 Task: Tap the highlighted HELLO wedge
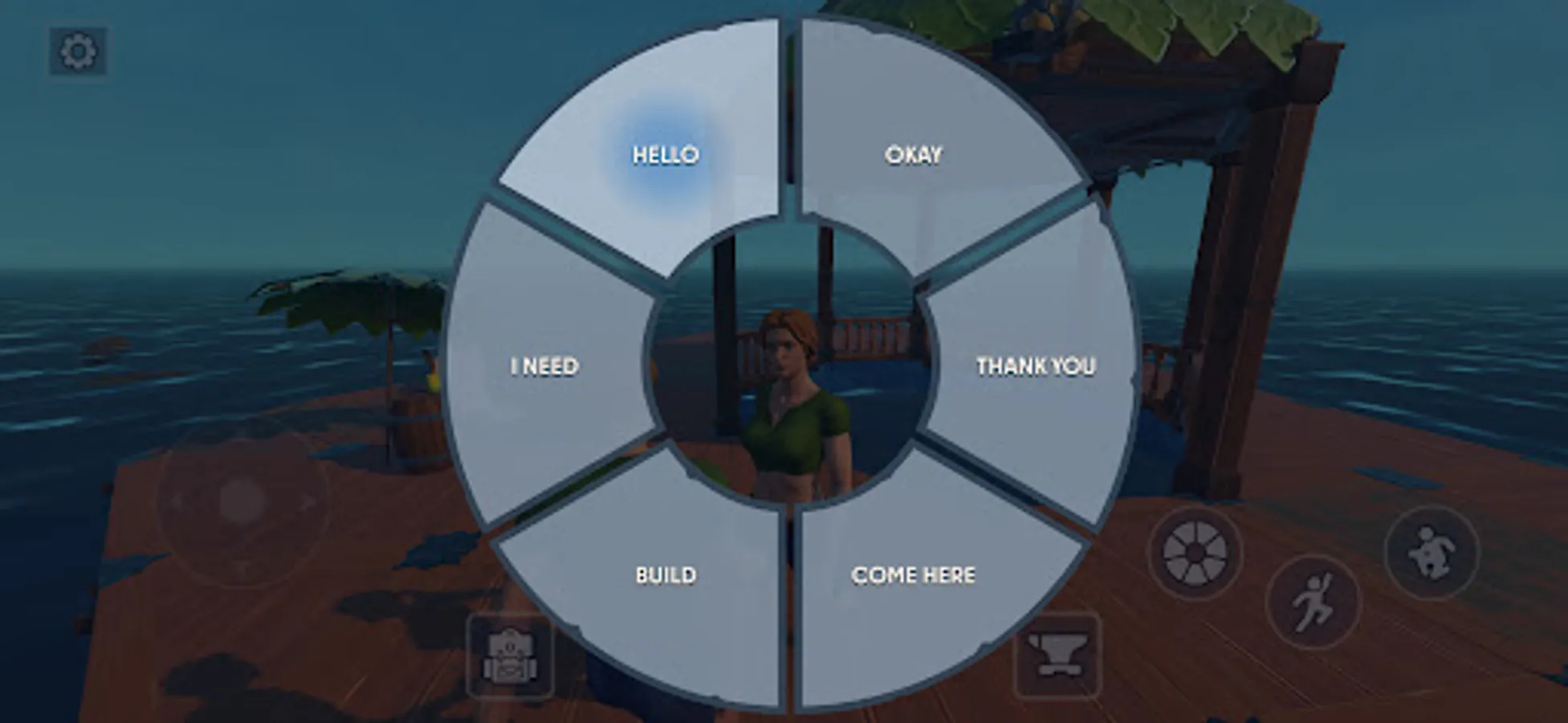(665, 153)
